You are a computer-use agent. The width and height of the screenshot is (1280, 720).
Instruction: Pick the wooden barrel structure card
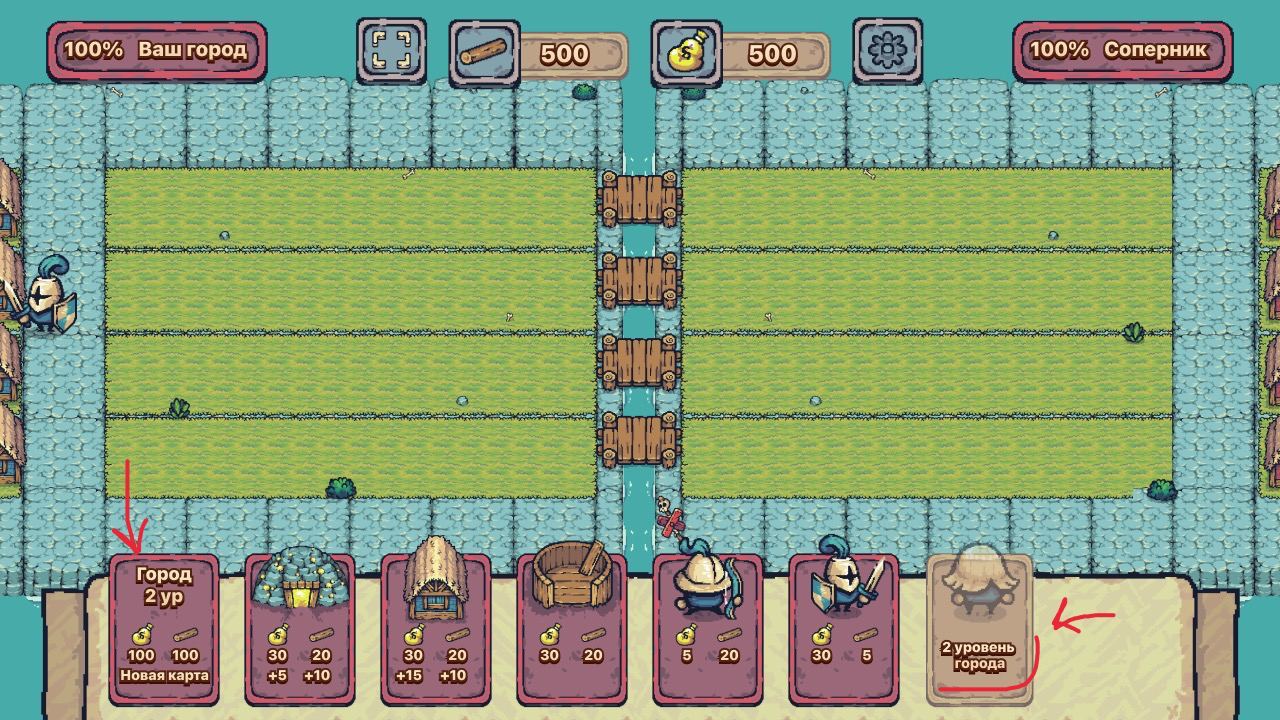[x=572, y=628]
